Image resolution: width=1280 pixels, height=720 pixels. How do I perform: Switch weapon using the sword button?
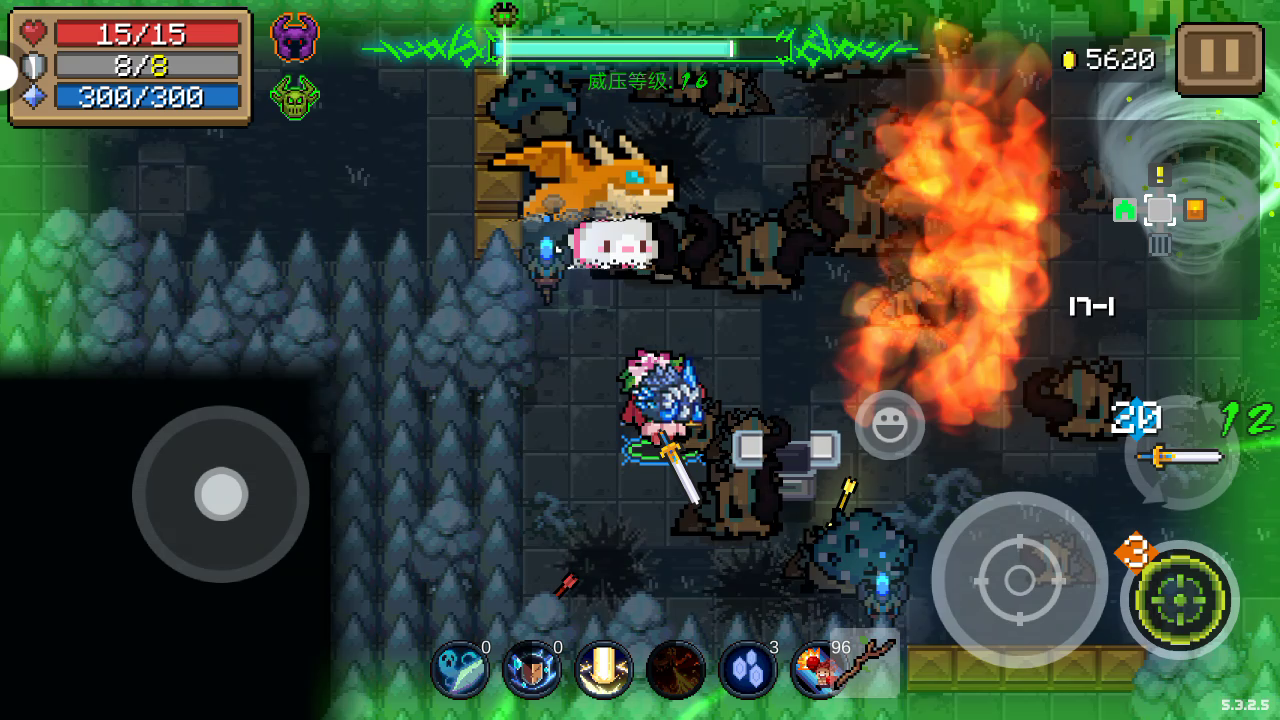pos(1182,456)
